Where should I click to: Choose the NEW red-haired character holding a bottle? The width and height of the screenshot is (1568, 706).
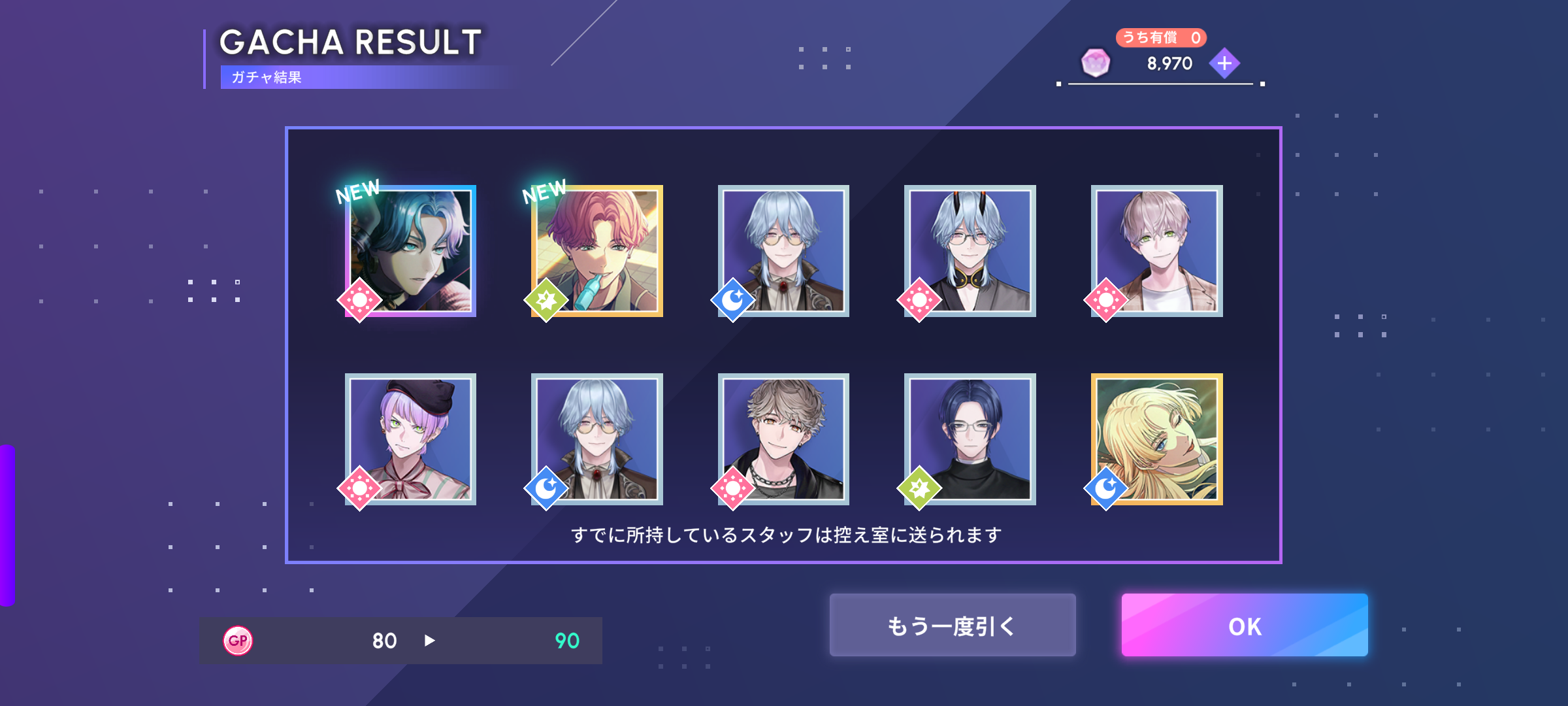click(x=597, y=251)
